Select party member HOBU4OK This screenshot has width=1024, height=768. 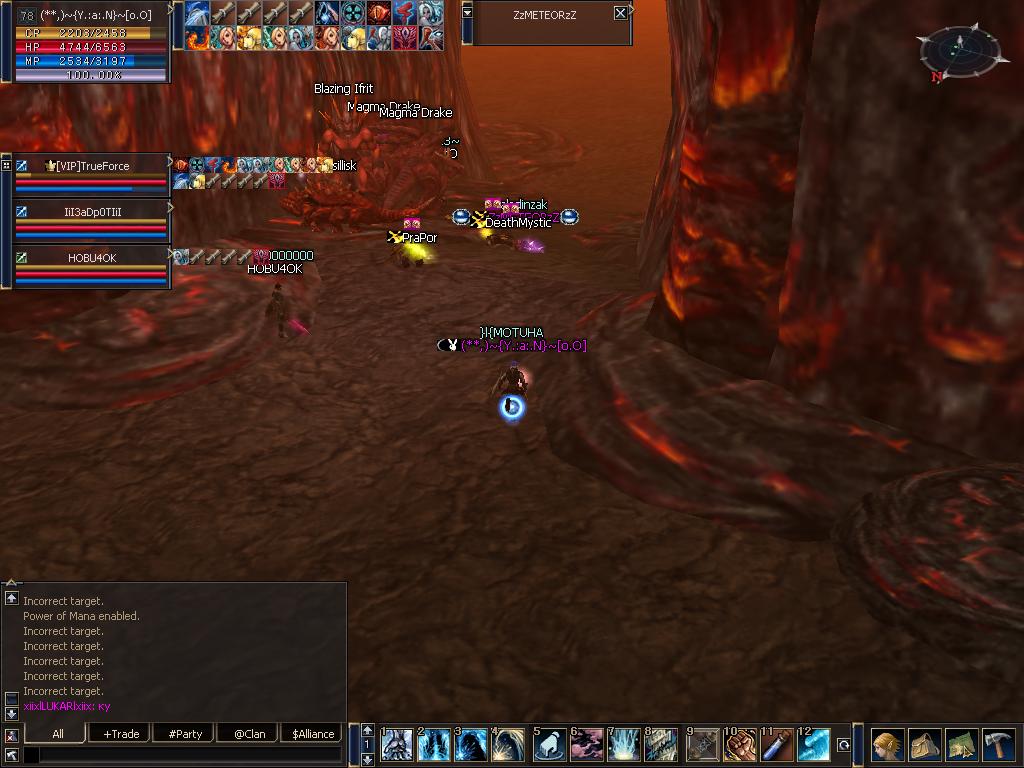coord(93,258)
